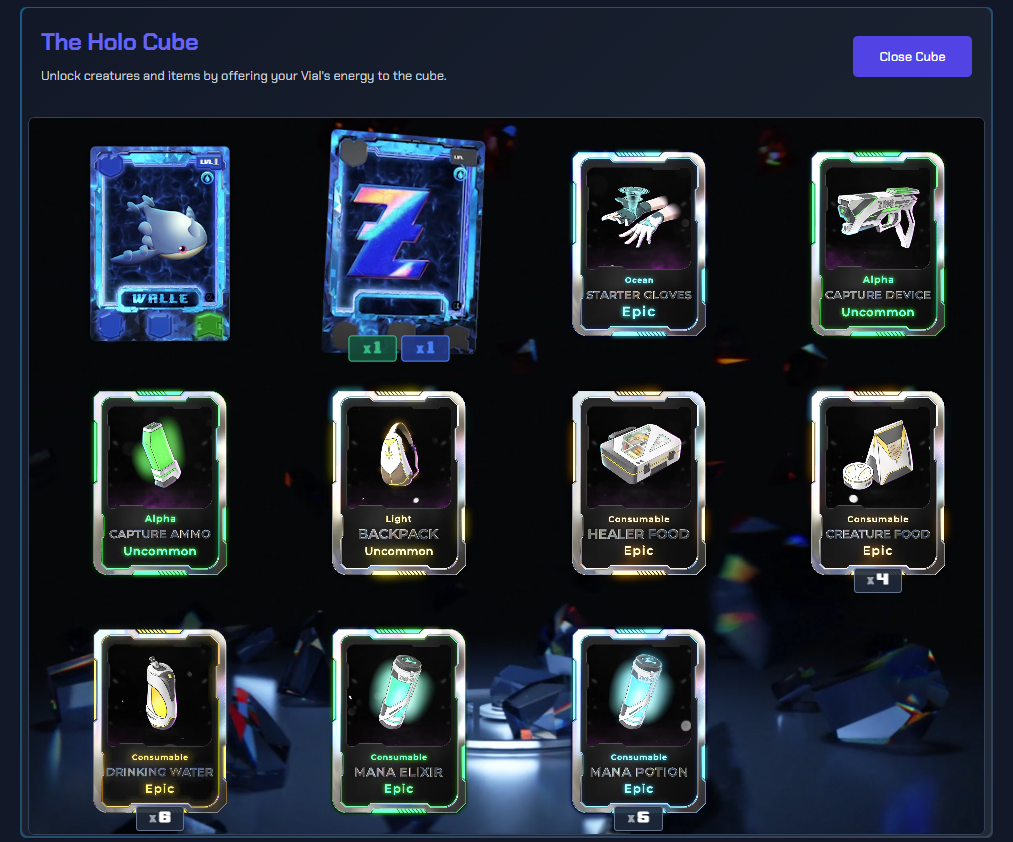Click the Drinking Water card
Viewport: 1013px width, 842px height.
(x=160, y=720)
